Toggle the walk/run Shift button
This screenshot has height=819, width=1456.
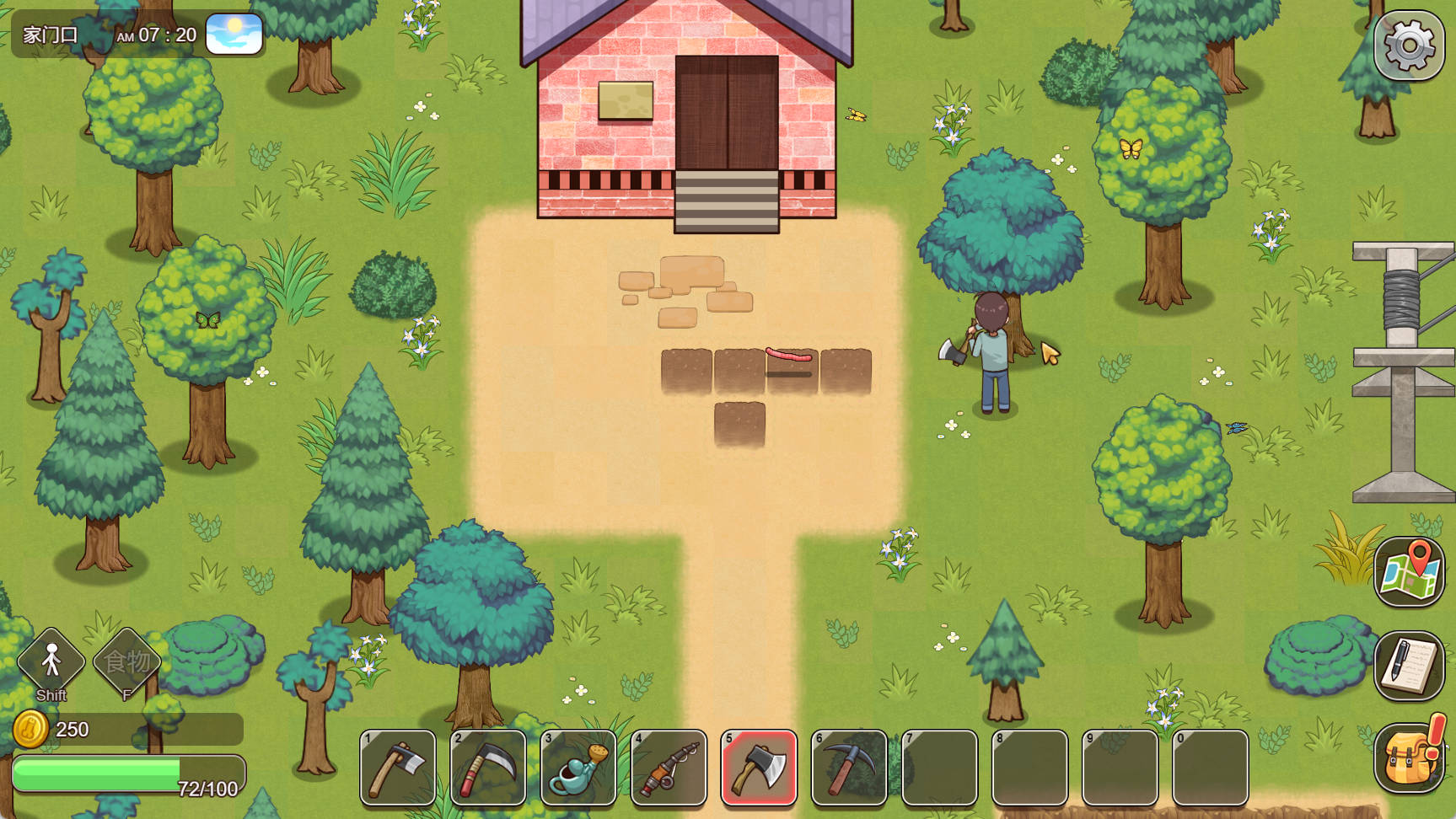[x=51, y=662]
